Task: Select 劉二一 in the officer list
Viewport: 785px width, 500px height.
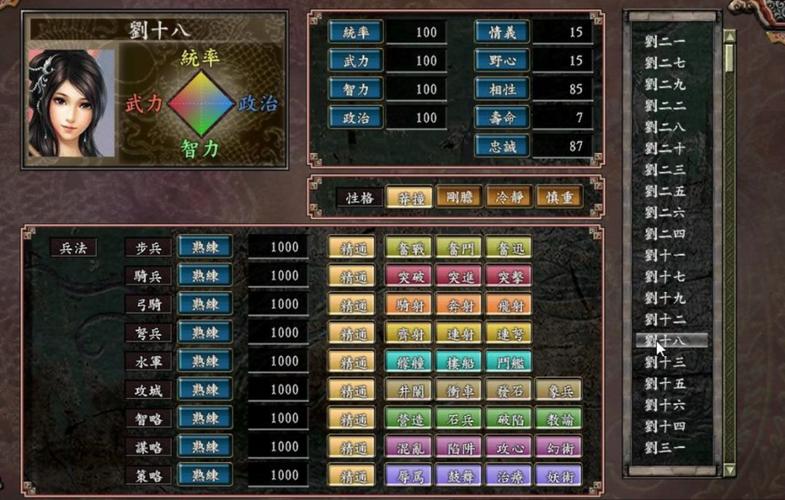Action: [x=666, y=41]
